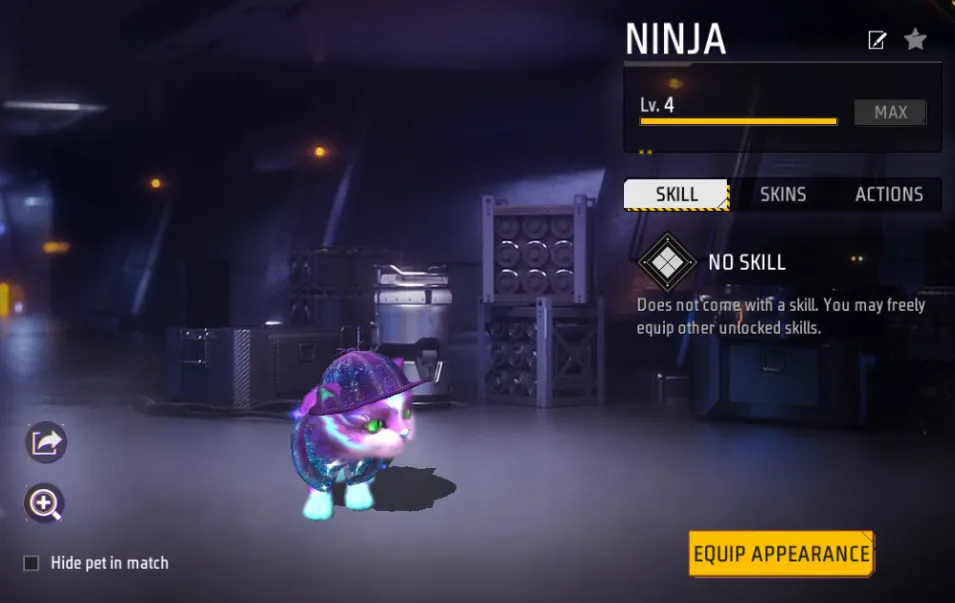Show the ACTIONS tab
The image size is (955, 603).
pos(888,194)
